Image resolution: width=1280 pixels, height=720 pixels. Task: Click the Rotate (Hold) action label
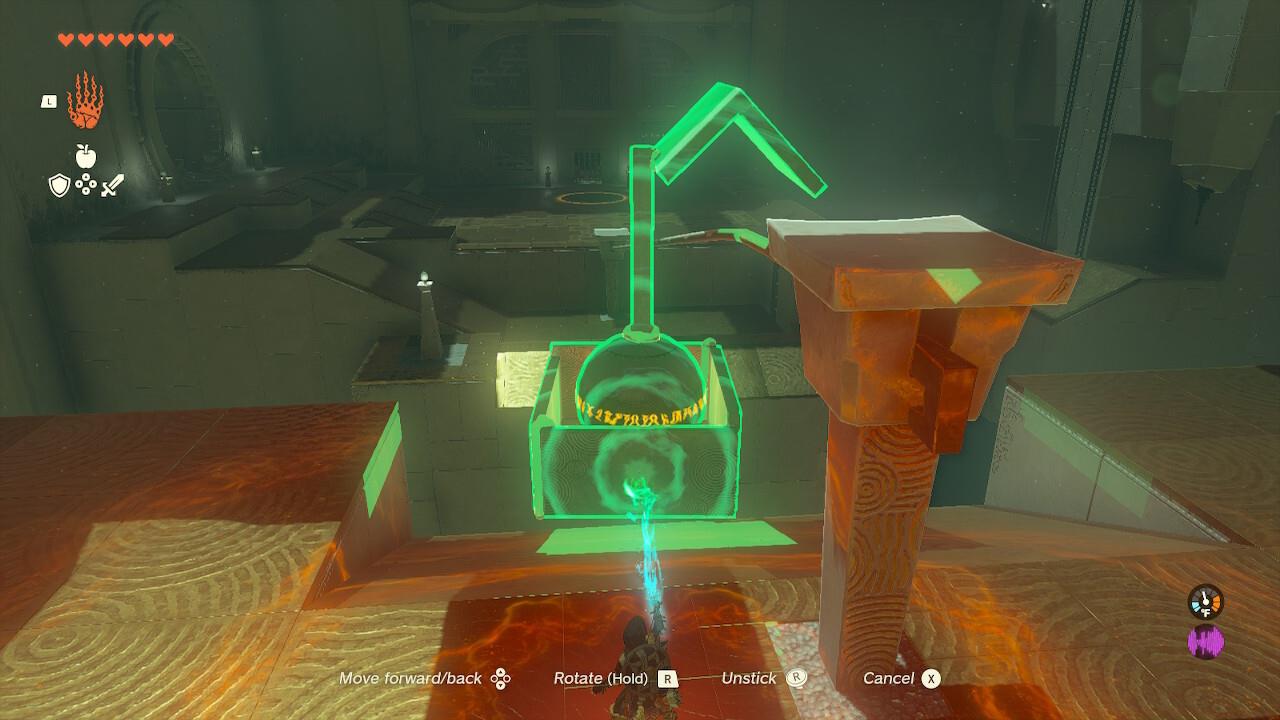(600, 678)
